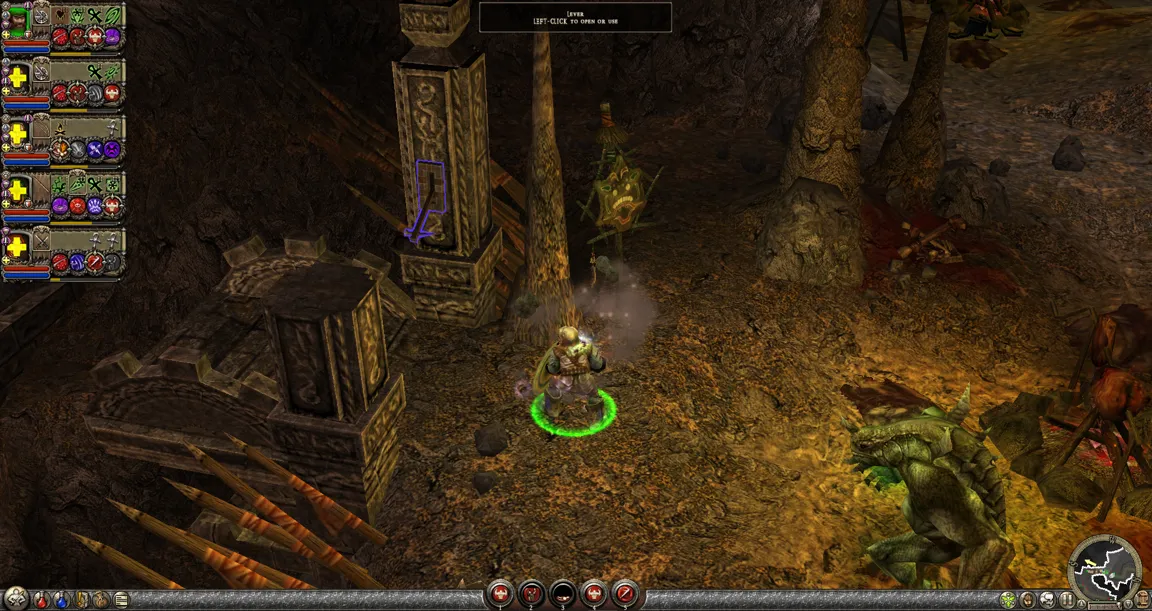
Task: Activate the first red hotbar power
Action: (500, 594)
